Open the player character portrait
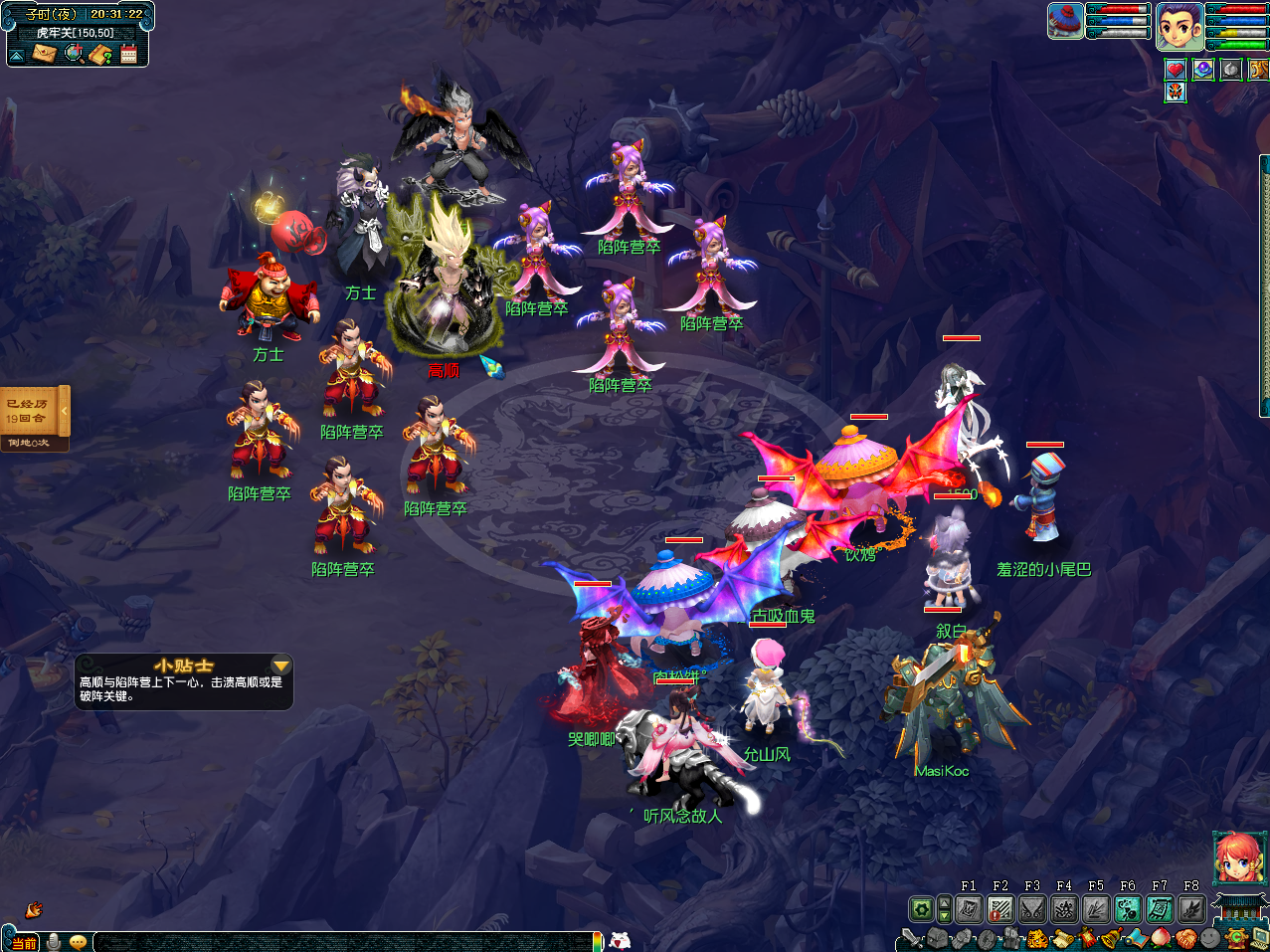Image resolution: width=1270 pixels, height=952 pixels. (1179, 25)
